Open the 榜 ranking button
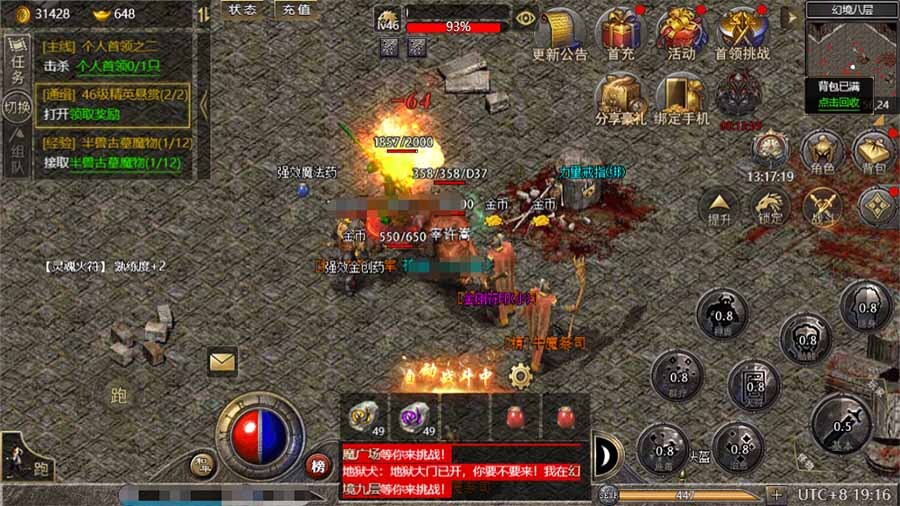Viewport: 900px width, 506px height. pyautogui.click(x=318, y=465)
